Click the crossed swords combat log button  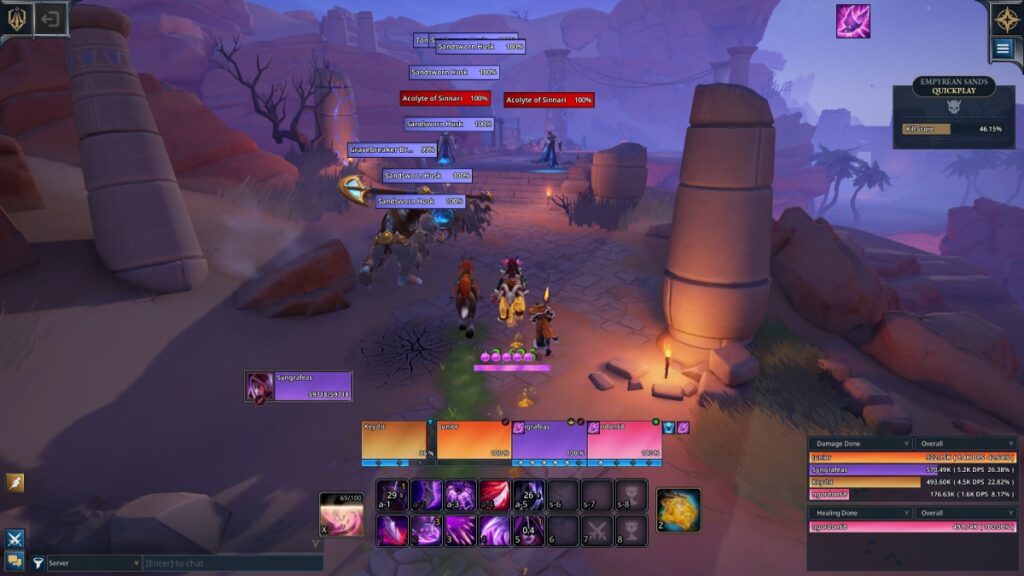[15, 539]
